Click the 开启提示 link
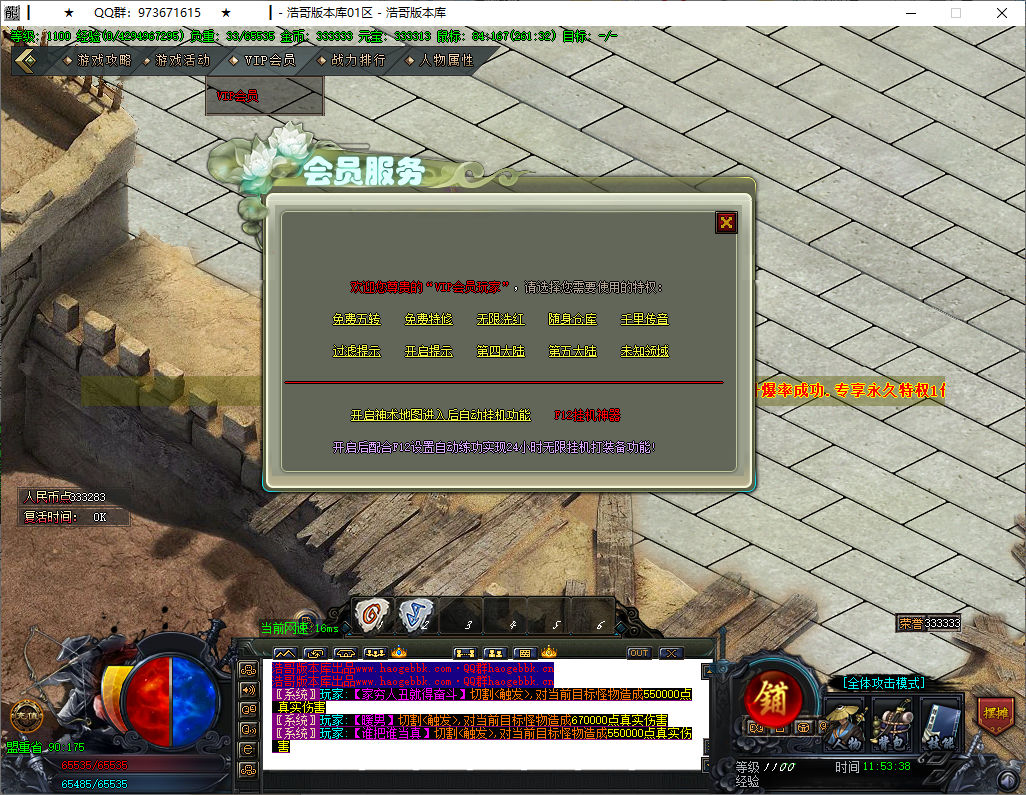The image size is (1026, 795). click(x=428, y=351)
